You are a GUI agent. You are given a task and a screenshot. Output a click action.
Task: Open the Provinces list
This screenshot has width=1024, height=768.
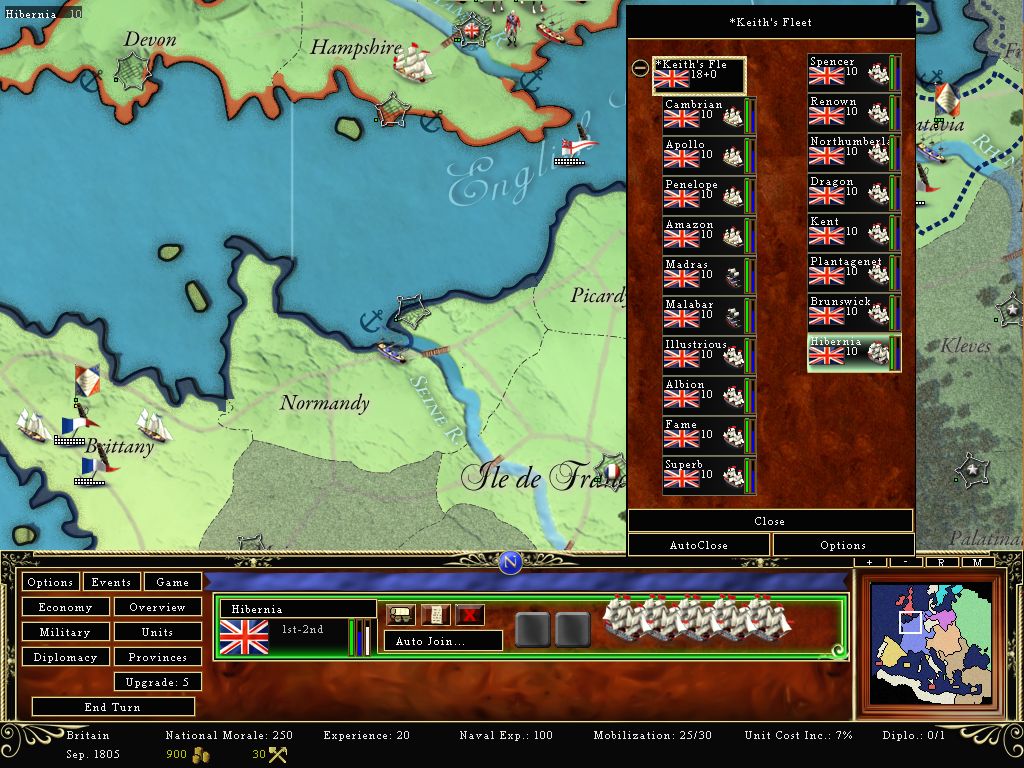[x=157, y=657]
